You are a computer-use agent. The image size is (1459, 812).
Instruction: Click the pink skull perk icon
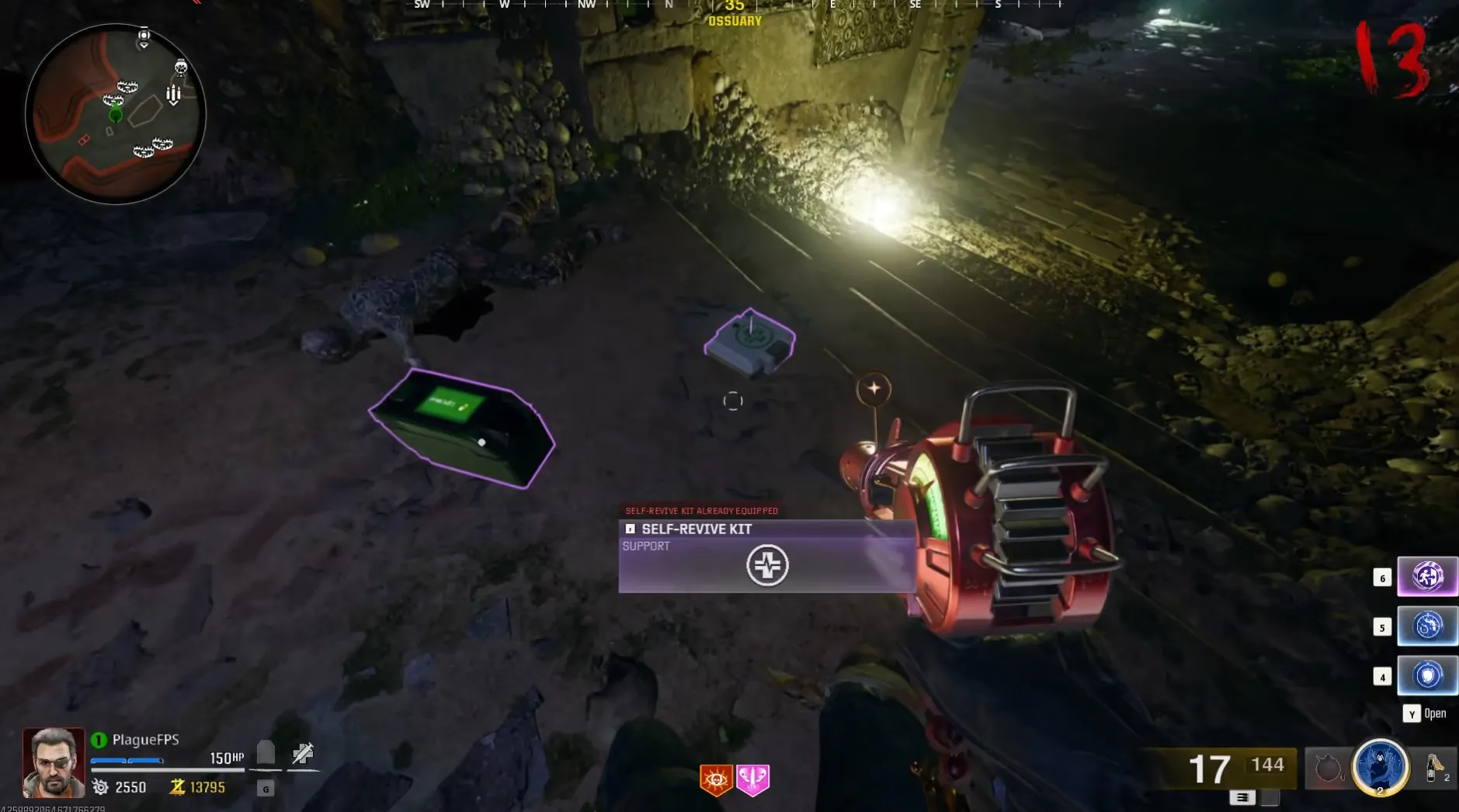pyautogui.click(x=752, y=779)
